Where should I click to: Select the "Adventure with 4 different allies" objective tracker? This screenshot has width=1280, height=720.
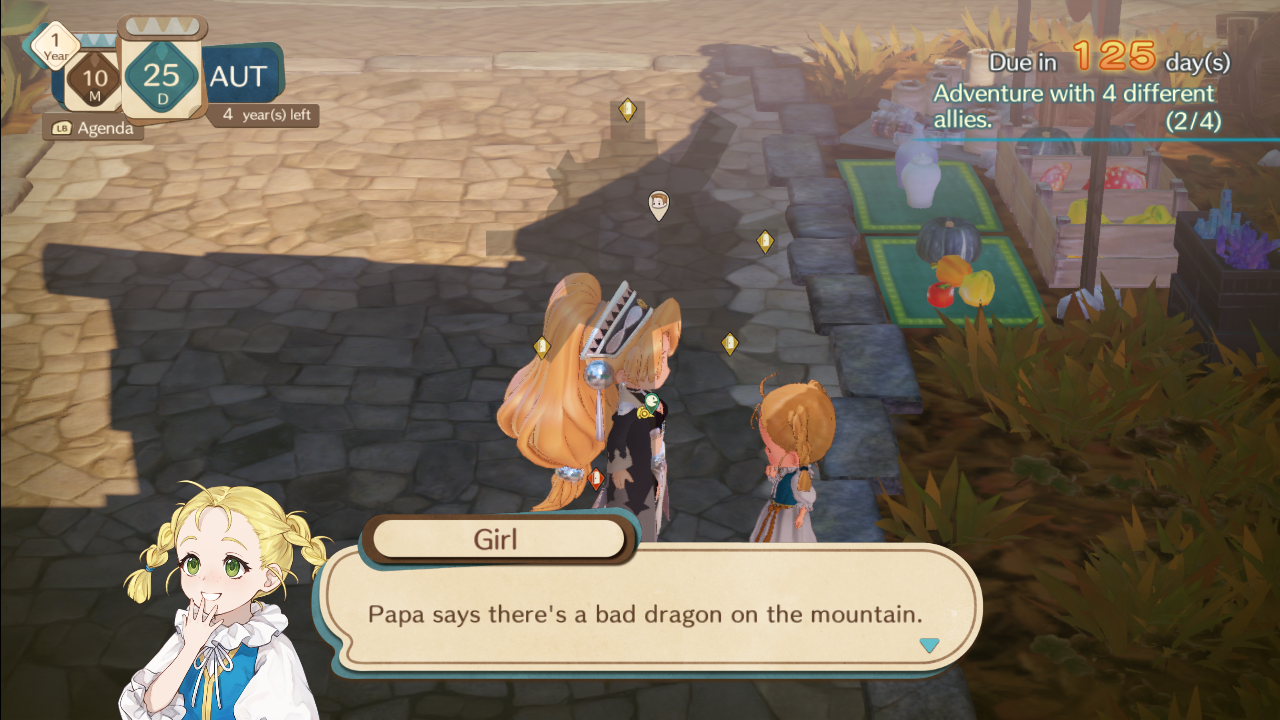[x=1074, y=107]
